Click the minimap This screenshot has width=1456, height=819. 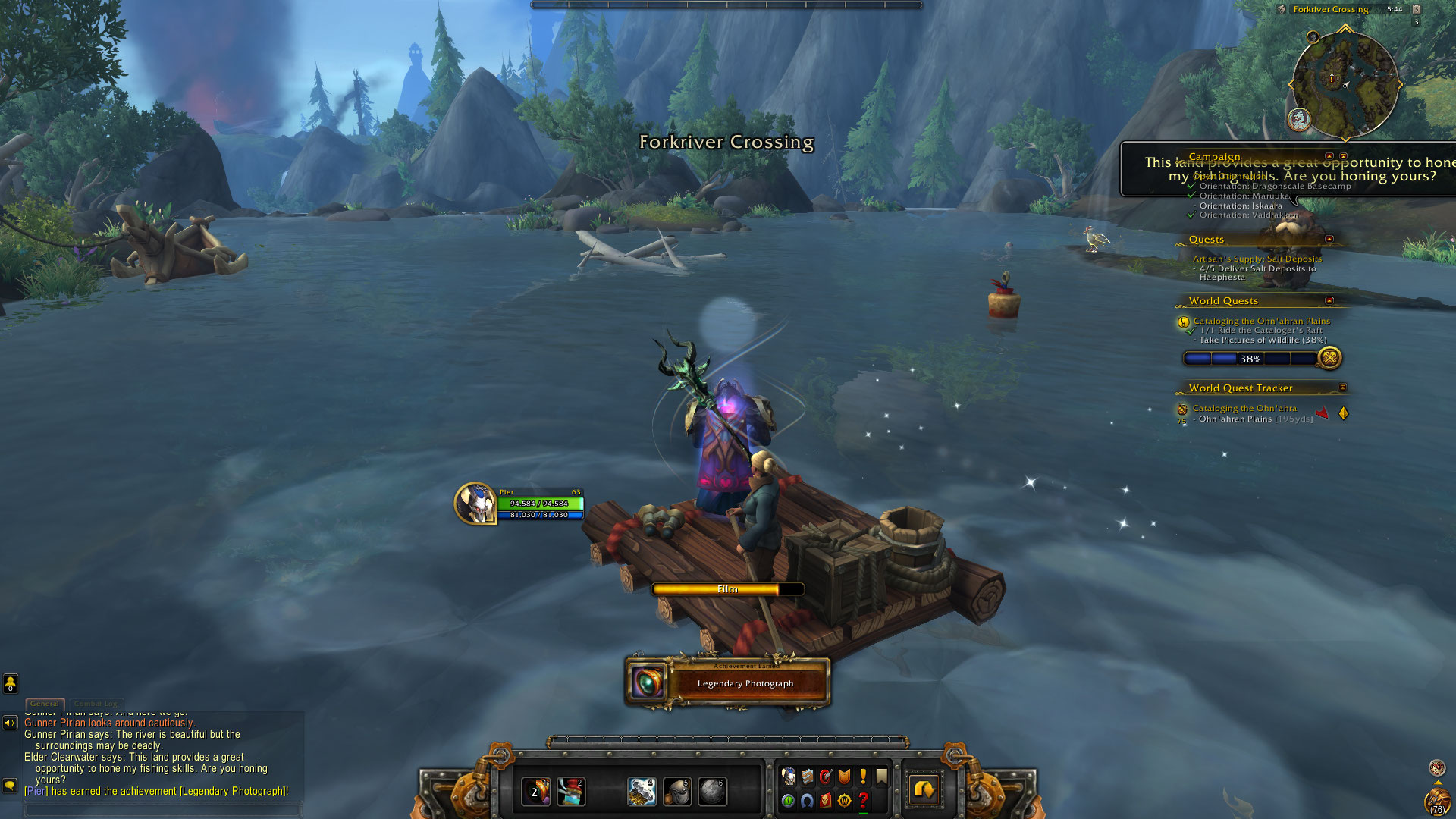[x=1345, y=83]
